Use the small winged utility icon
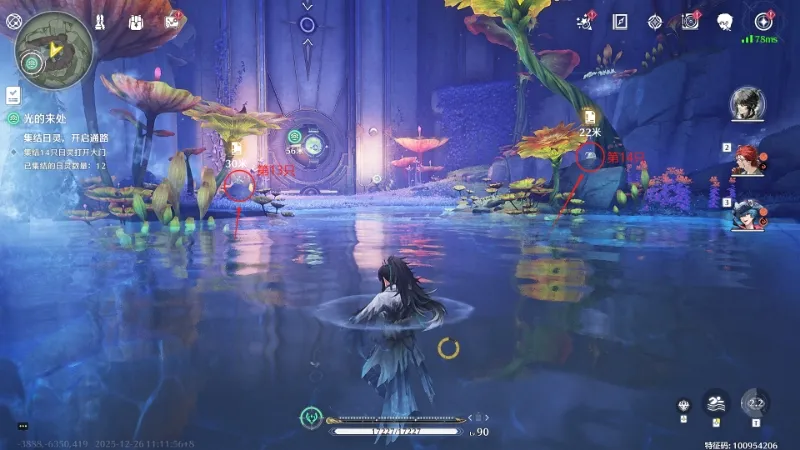The height and width of the screenshot is (450, 800). [684, 406]
